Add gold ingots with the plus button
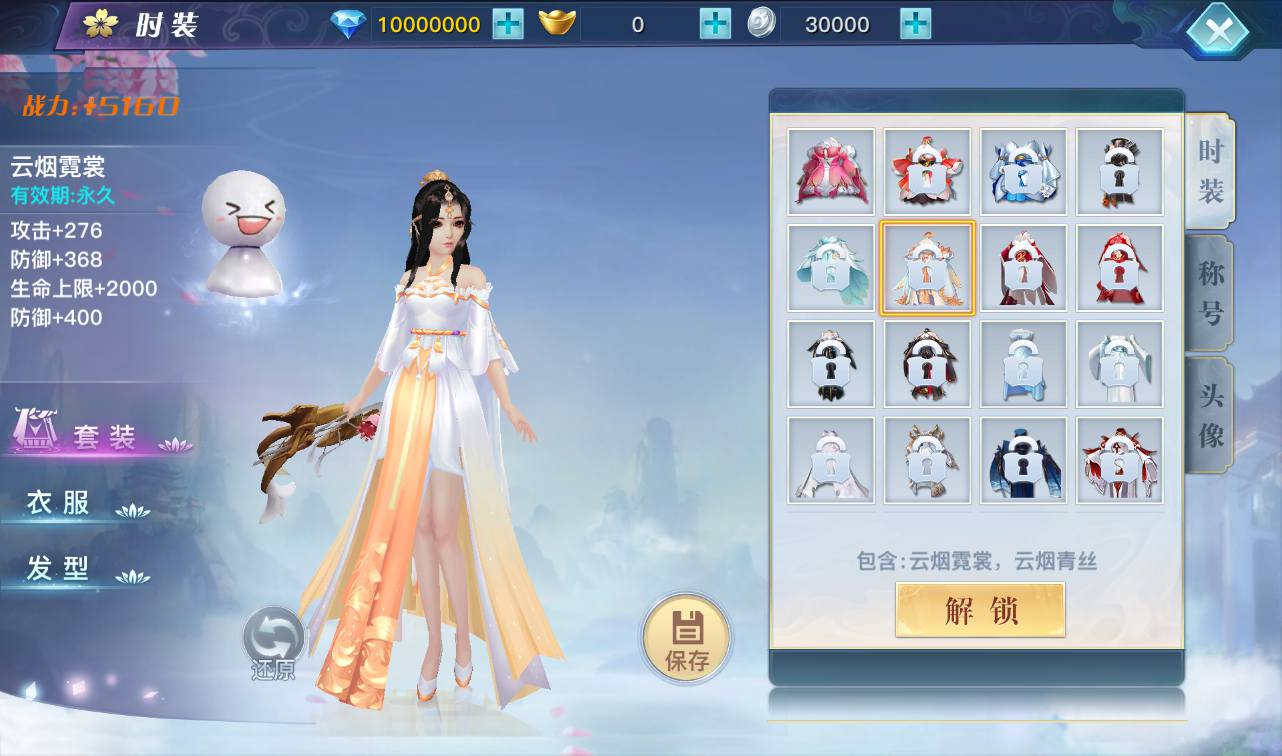The image size is (1282, 756). (x=715, y=24)
